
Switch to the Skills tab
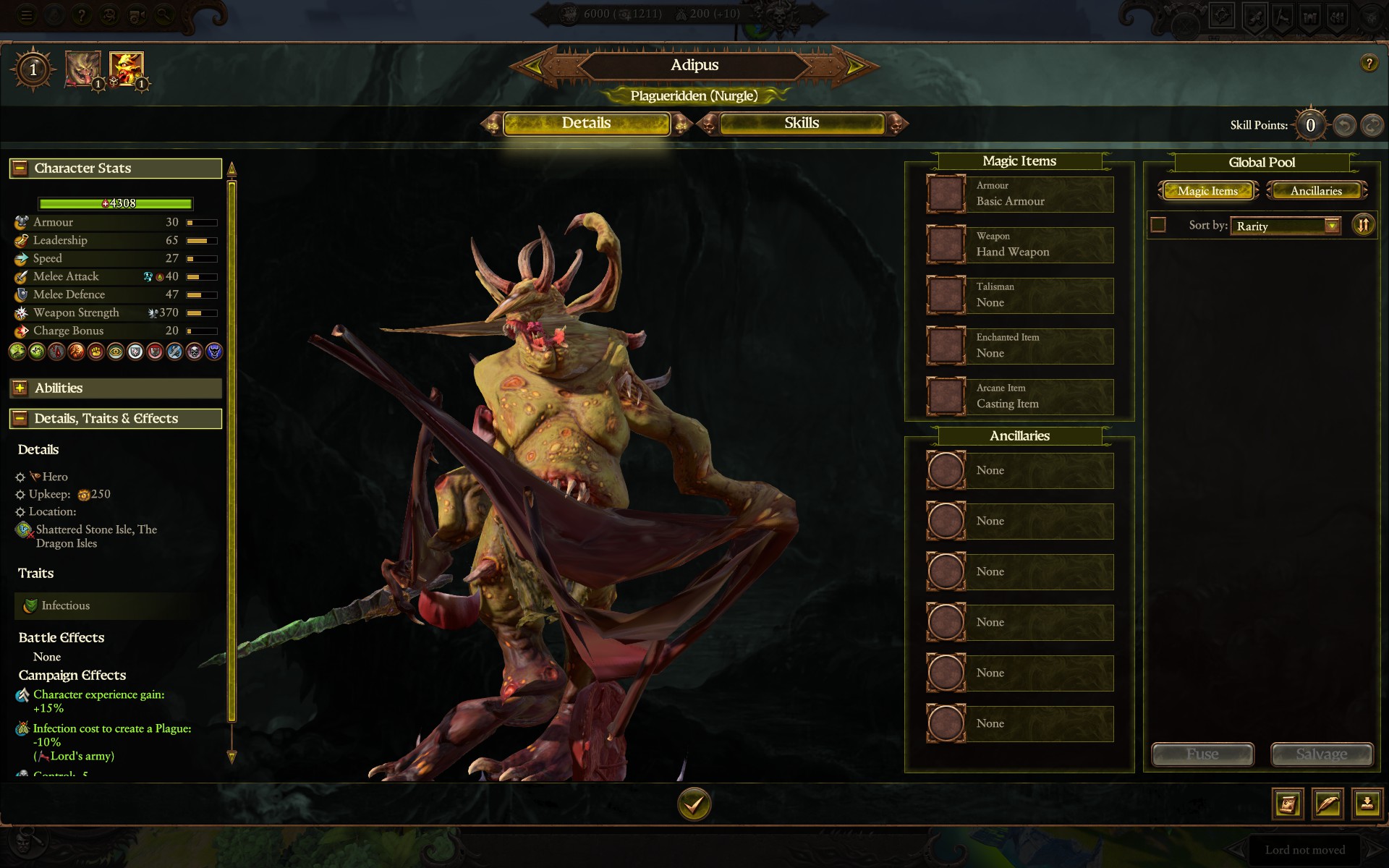point(800,123)
